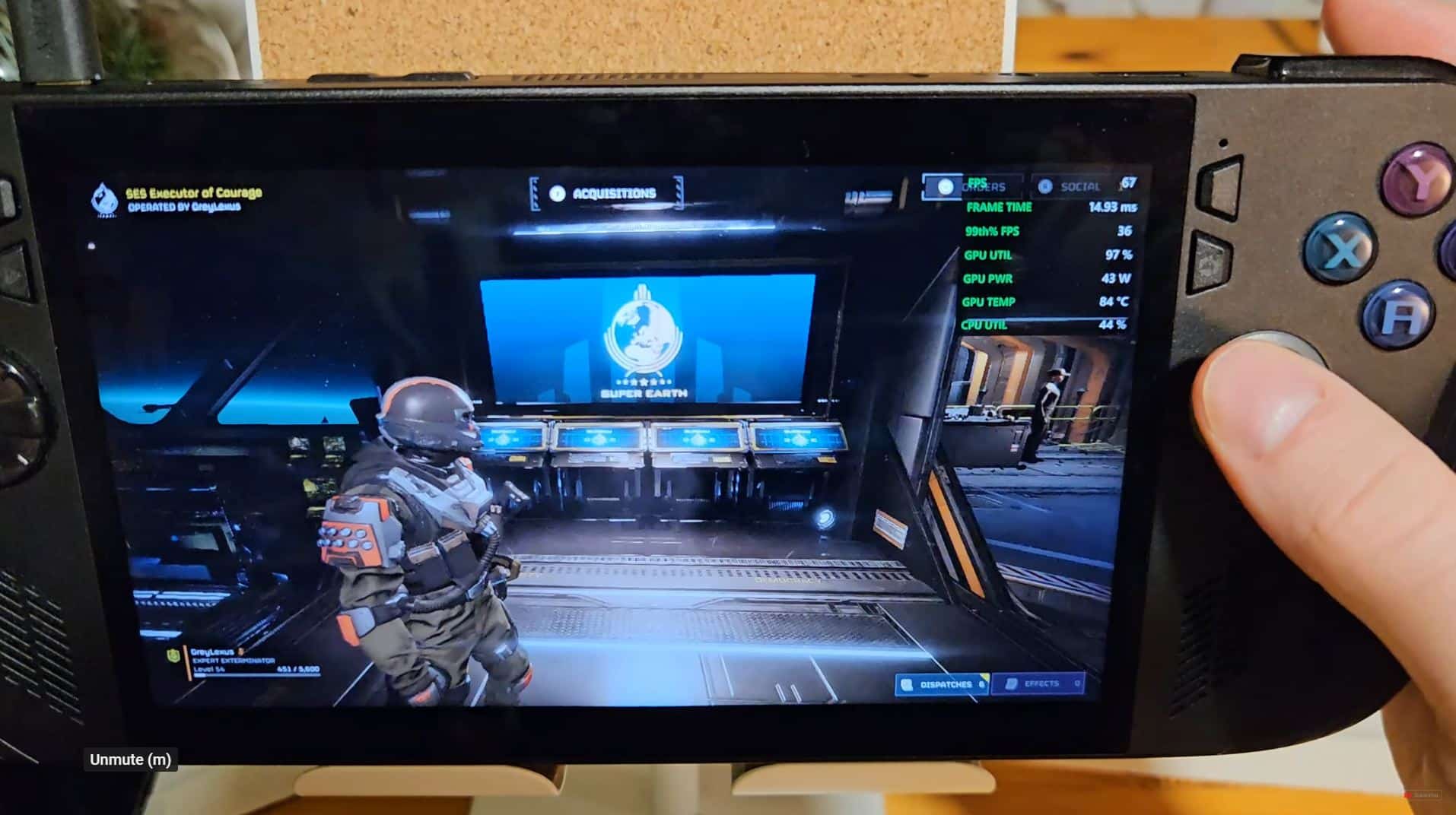Click the SES Executor of Courage ship emblem
The image size is (1456, 815).
(103, 199)
